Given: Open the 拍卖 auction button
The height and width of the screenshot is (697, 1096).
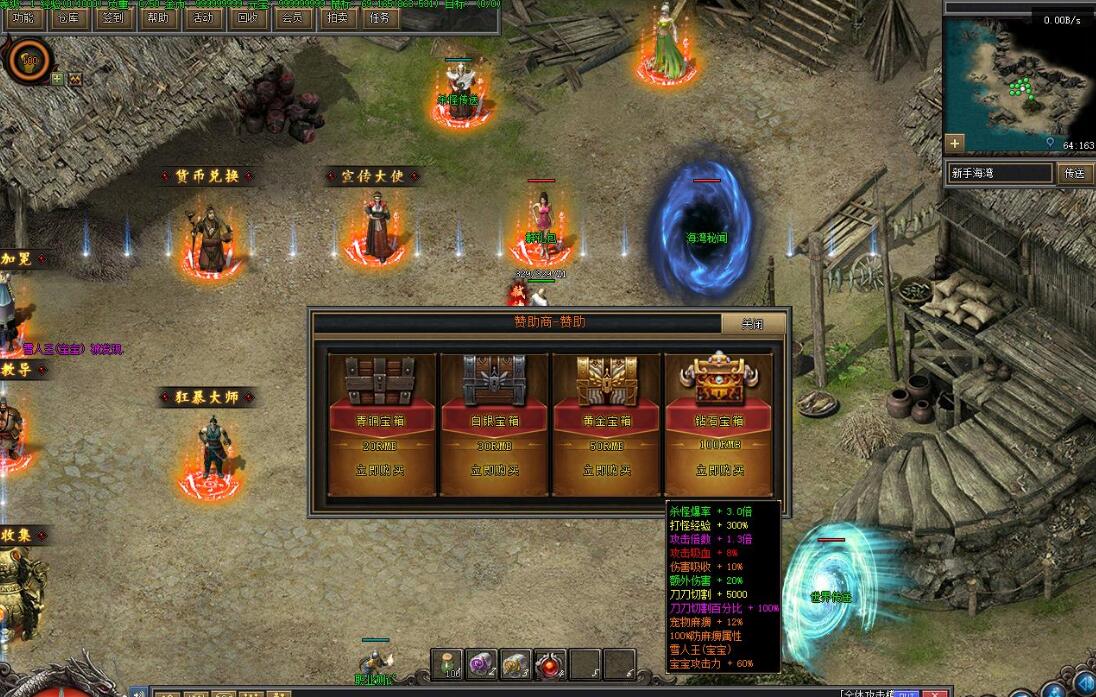Looking at the screenshot, I should click(x=336, y=17).
